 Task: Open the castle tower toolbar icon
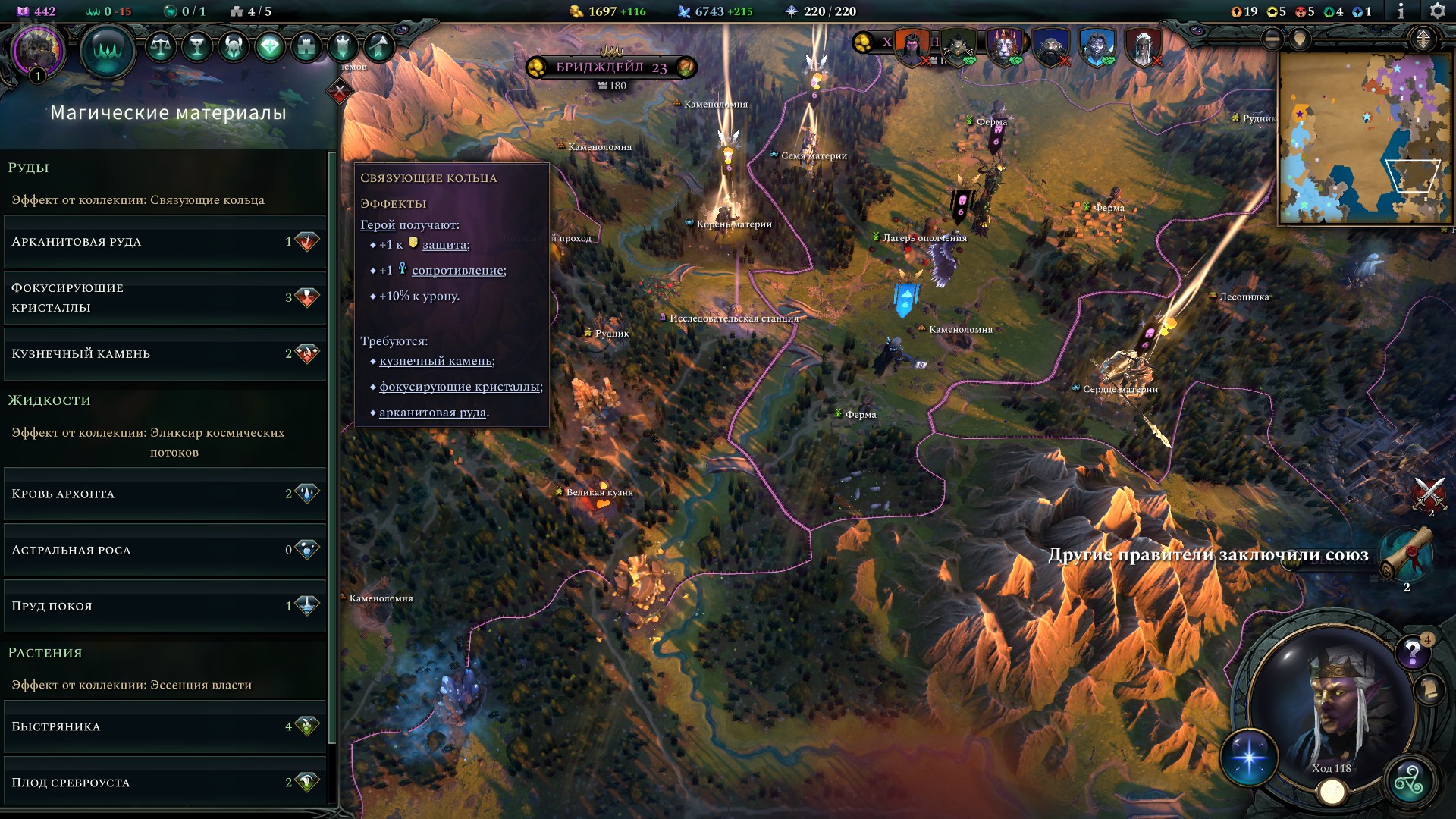[306, 47]
